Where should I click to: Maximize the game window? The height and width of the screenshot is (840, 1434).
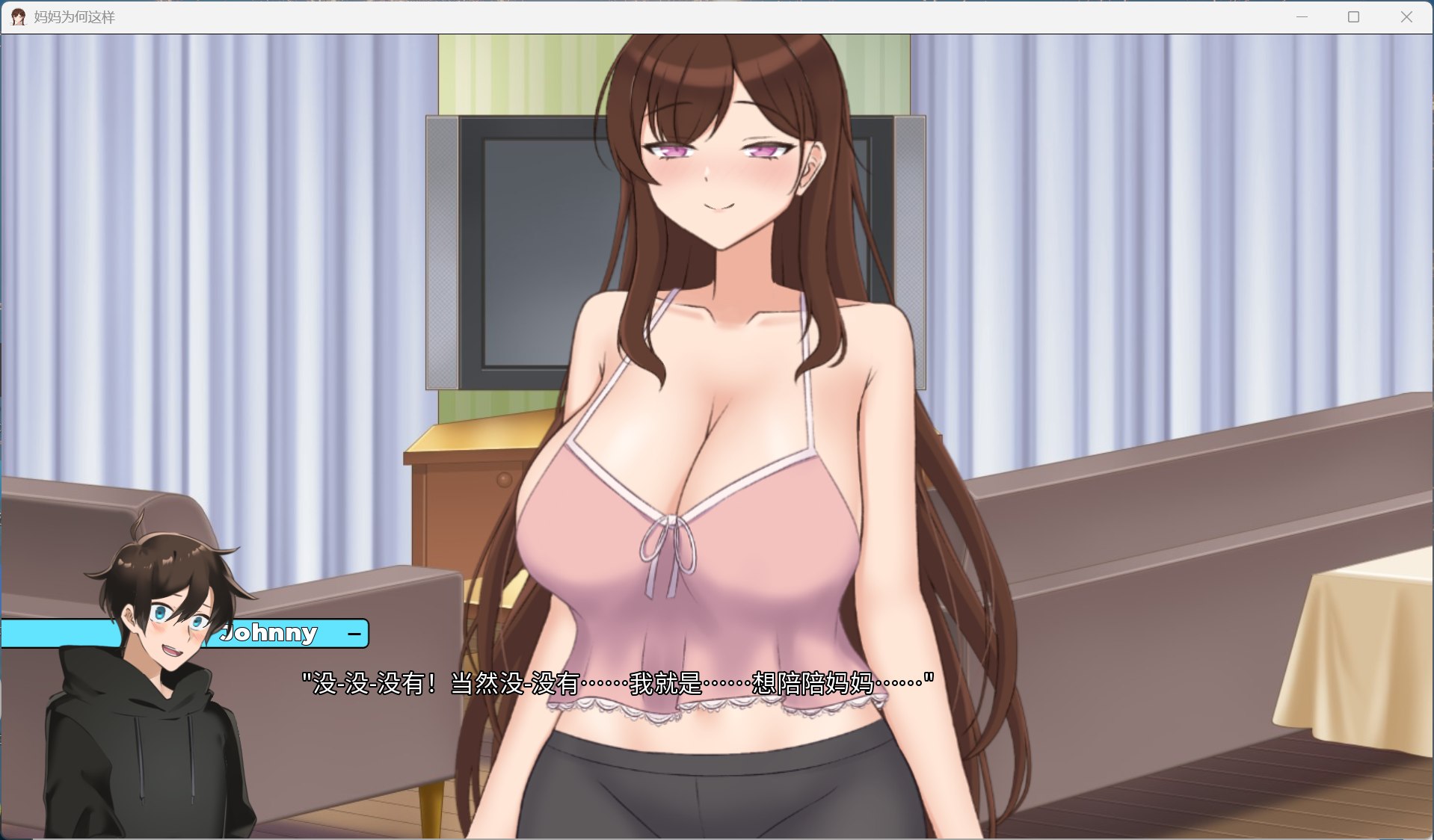[1353, 16]
